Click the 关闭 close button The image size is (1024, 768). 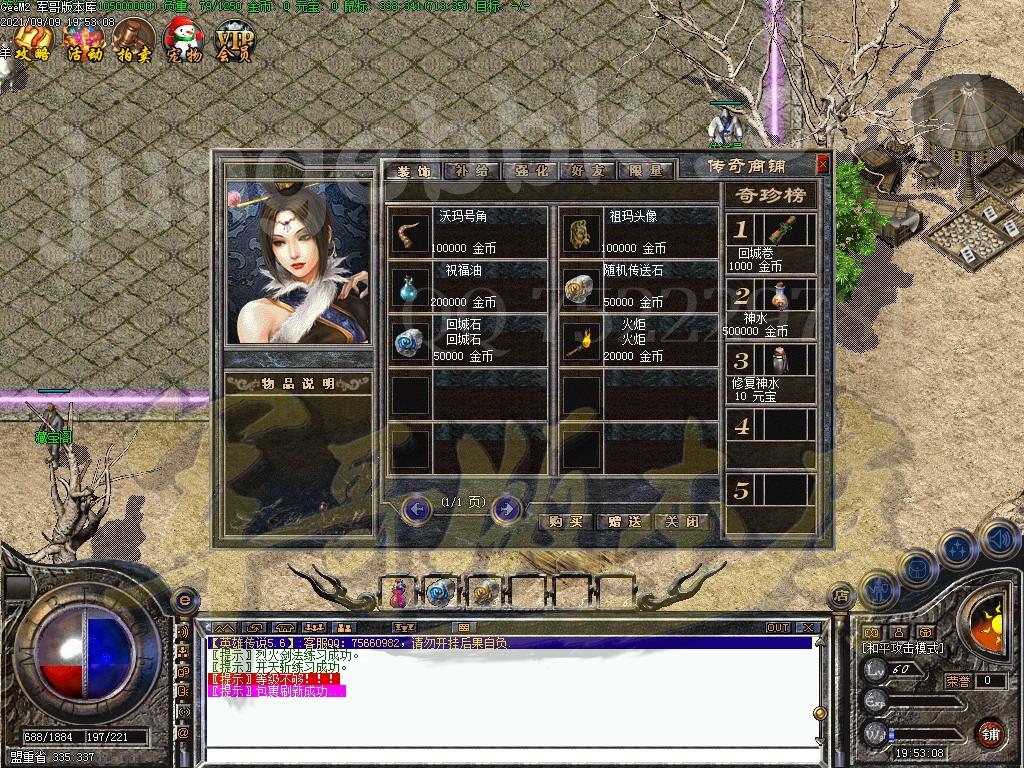click(683, 522)
